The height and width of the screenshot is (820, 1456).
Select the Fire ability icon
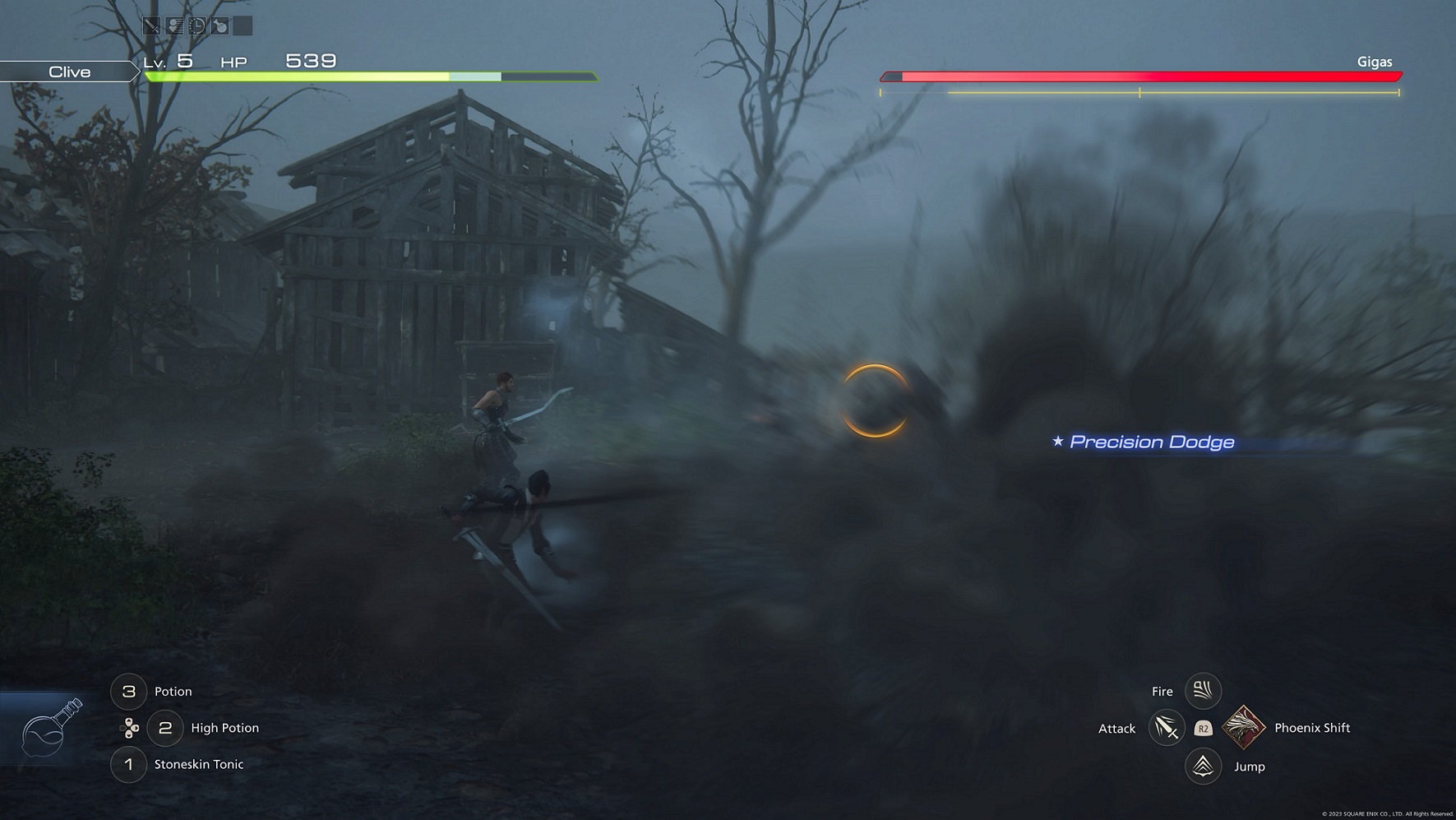click(1203, 691)
